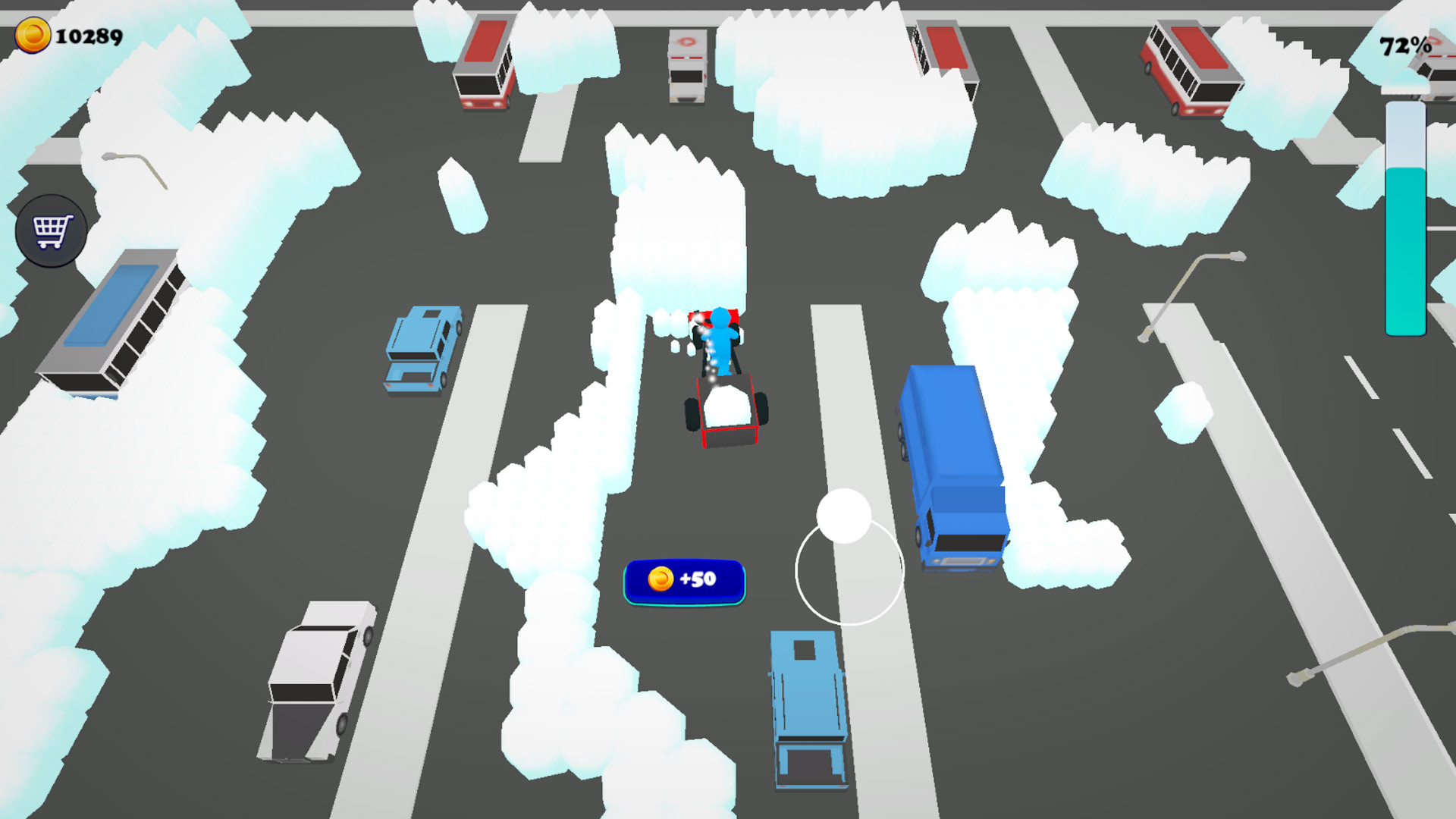
Task: Select the light blue pickup truck on the left
Action: tap(425, 349)
